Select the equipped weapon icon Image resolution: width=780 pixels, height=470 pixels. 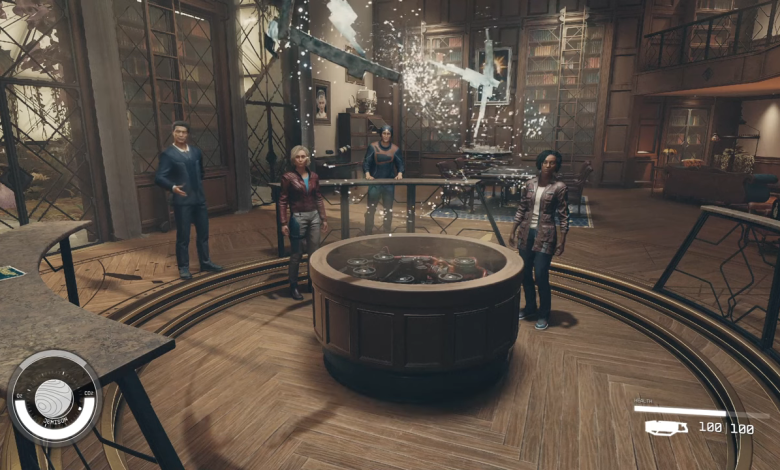pos(666,428)
